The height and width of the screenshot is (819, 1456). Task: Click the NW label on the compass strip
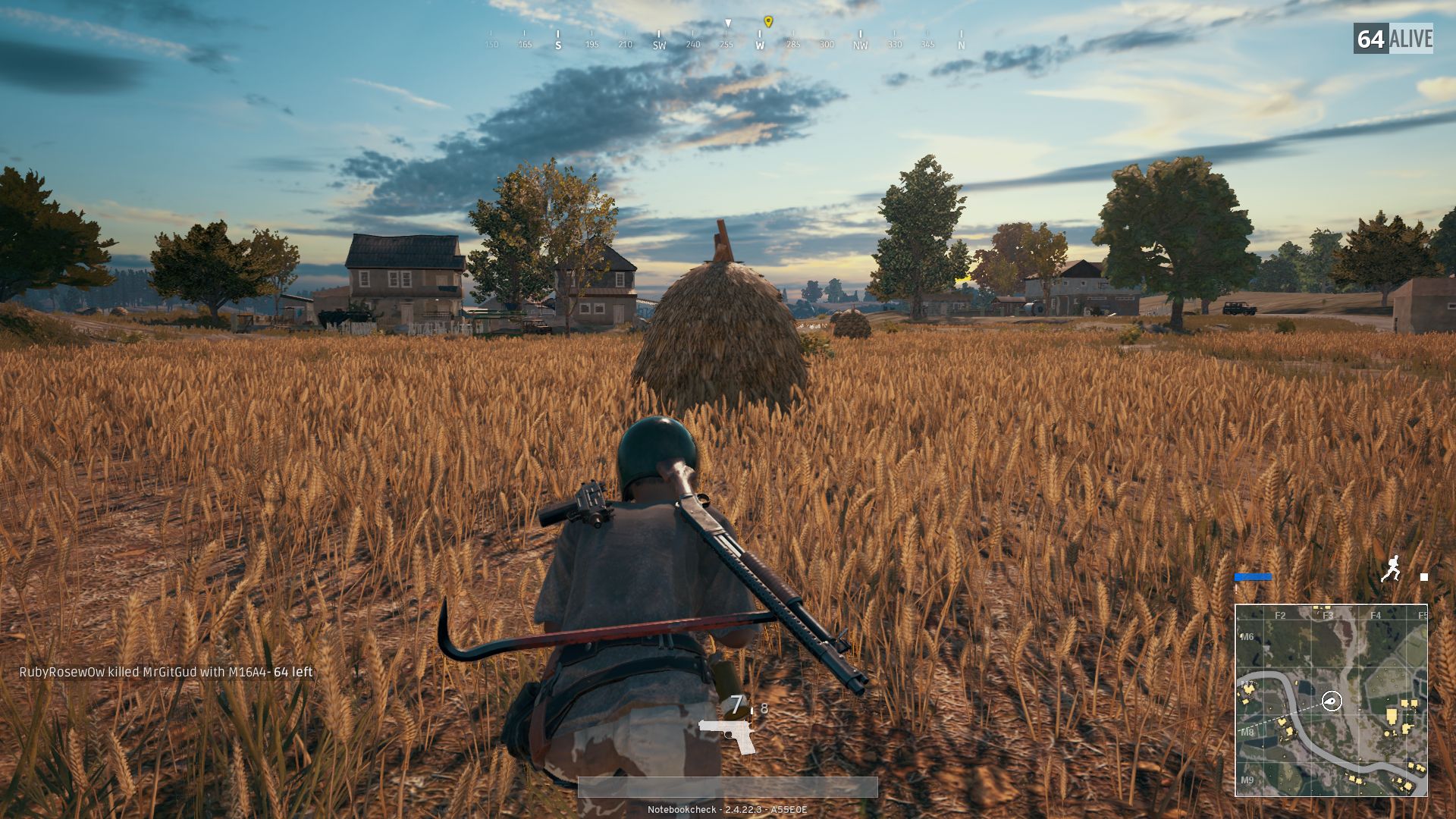(859, 45)
